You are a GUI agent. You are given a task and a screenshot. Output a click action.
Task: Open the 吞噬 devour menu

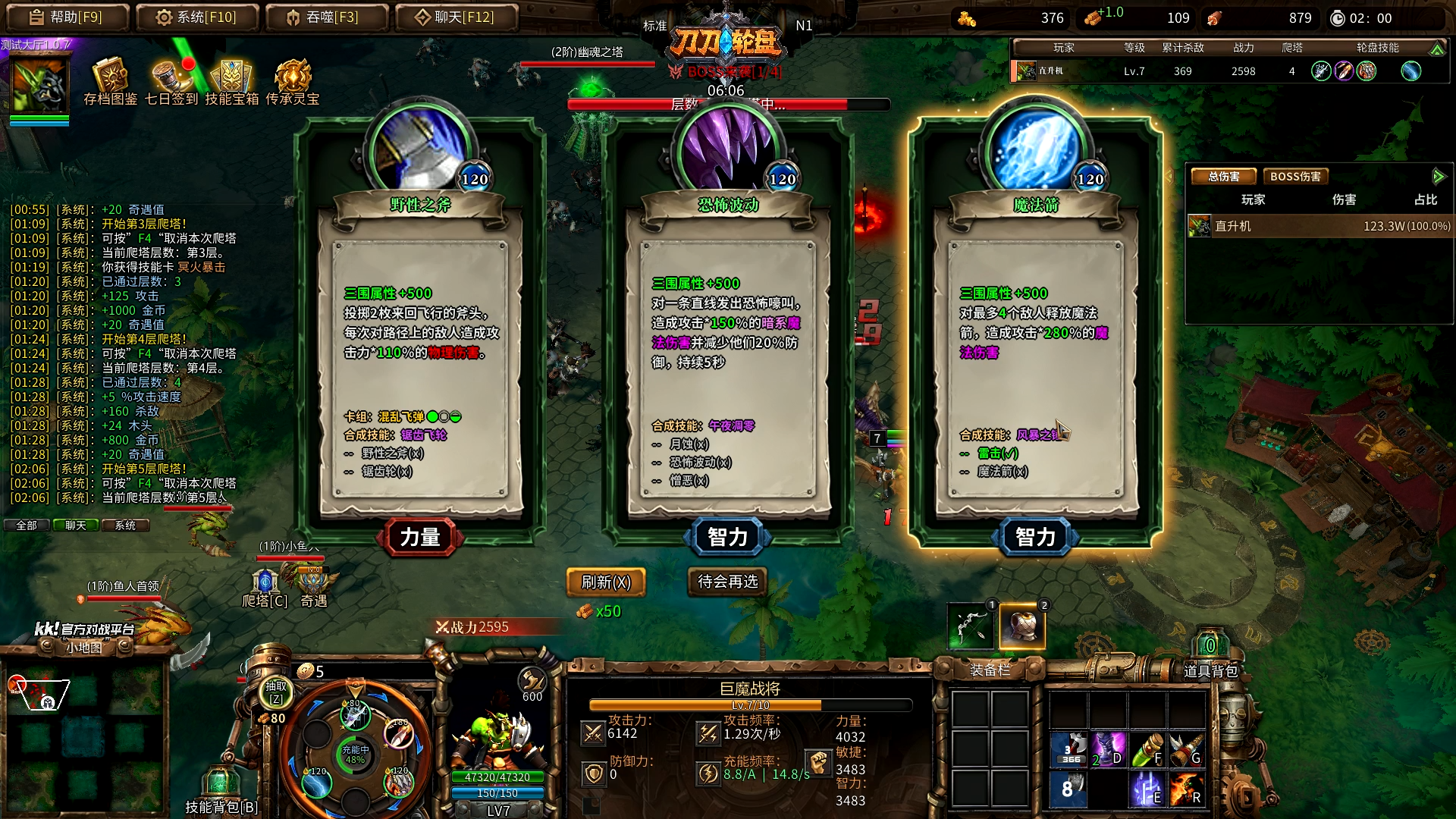327,17
